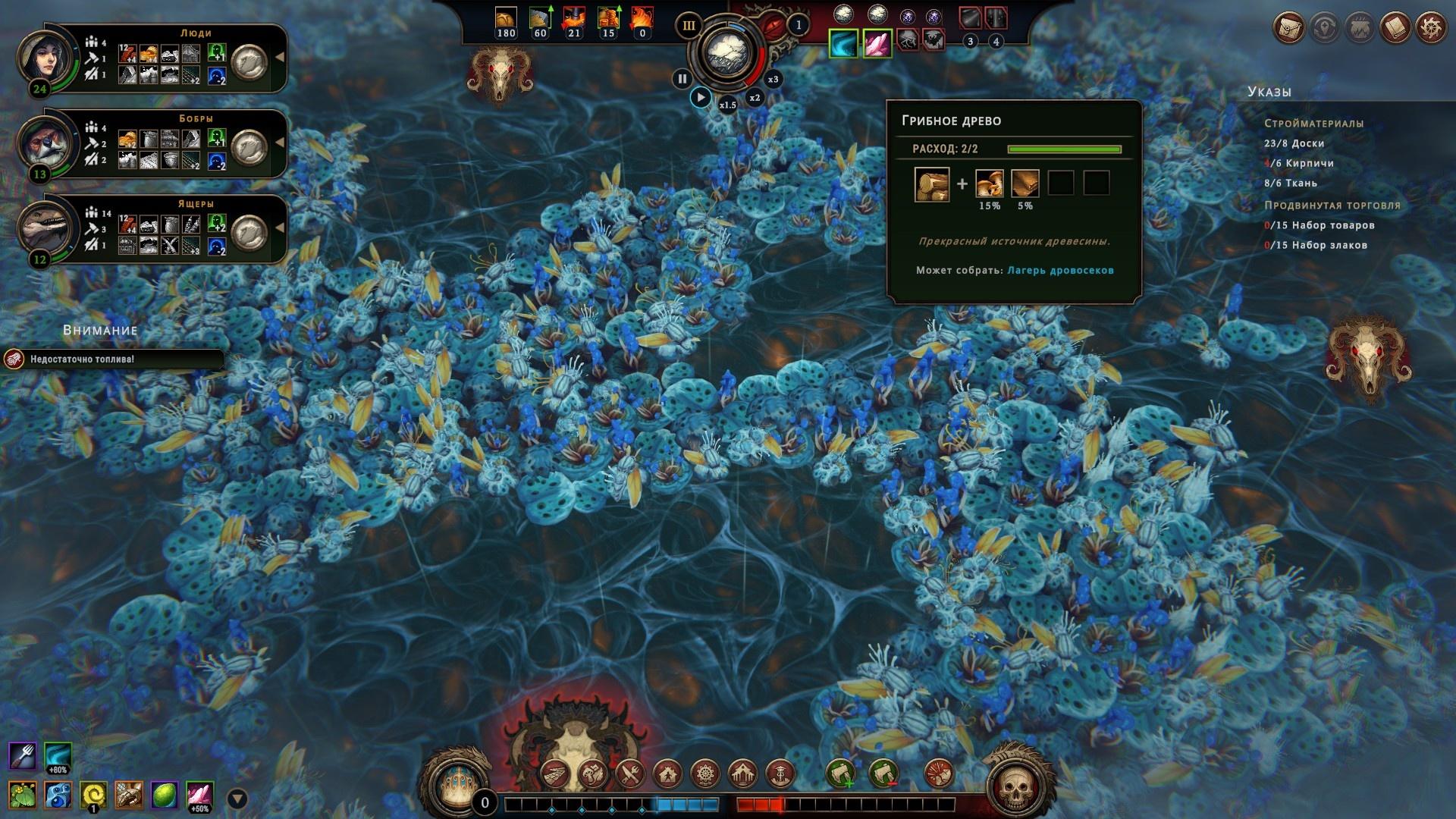The image size is (1456, 819).
Task: Open the ship-wheel gear settings menu
Action: 1430,28
